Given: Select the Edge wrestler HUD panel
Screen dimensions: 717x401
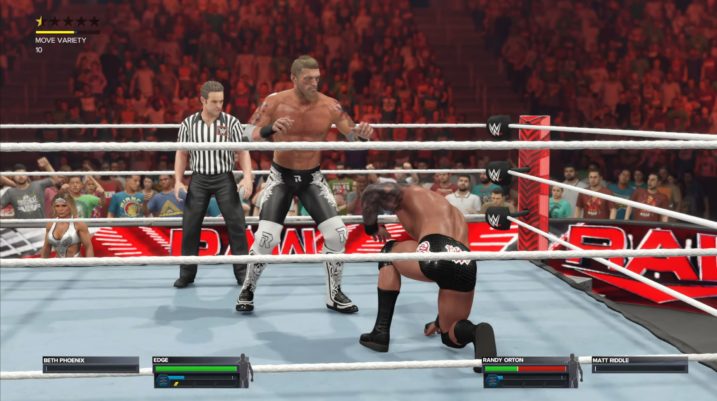Looking at the screenshot, I should click(x=197, y=371).
